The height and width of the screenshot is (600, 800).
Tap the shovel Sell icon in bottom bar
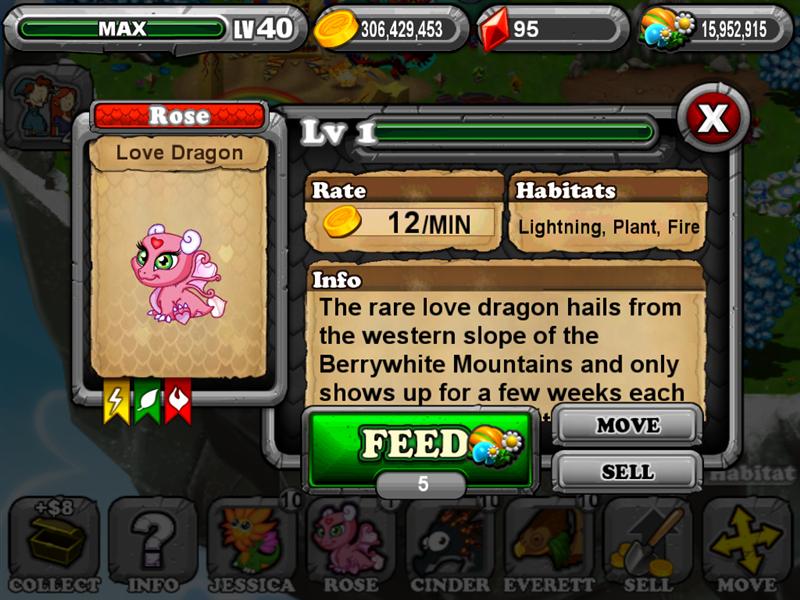(x=647, y=545)
